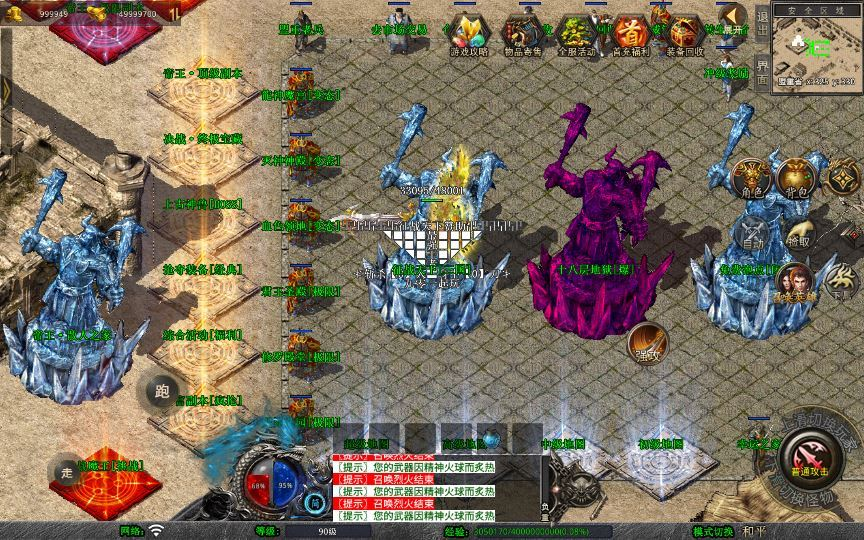Switch to 跑 run mode
The width and height of the screenshot is (864, 540).
(163, 392)
